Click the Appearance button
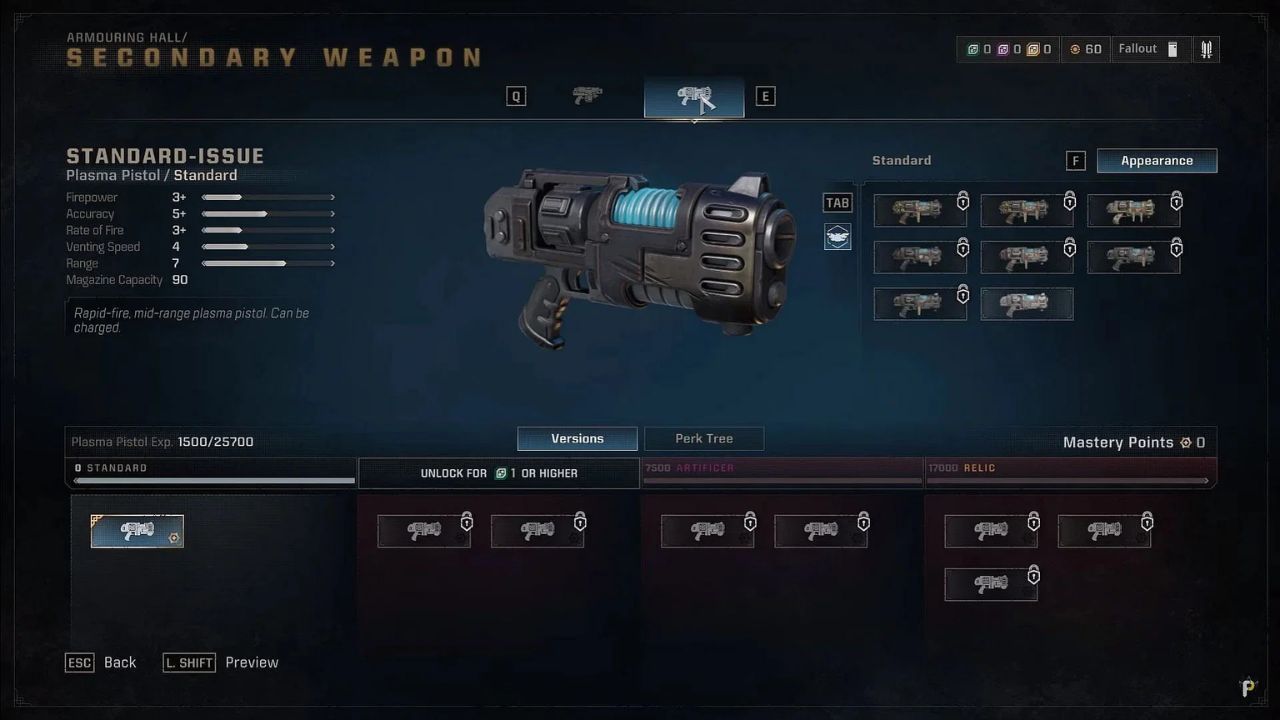 tap(1157, 160)
